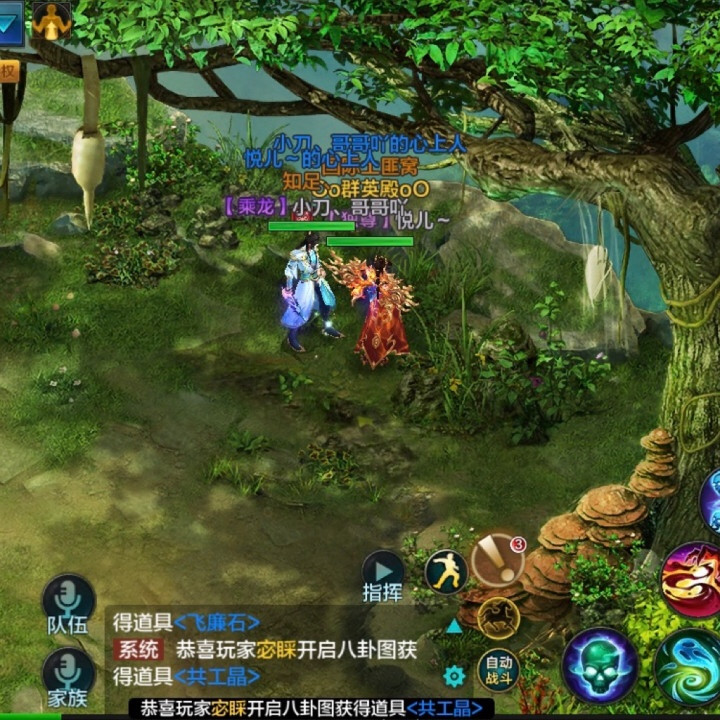Open the exclamation notification with 3 badge

coord(497,560)
